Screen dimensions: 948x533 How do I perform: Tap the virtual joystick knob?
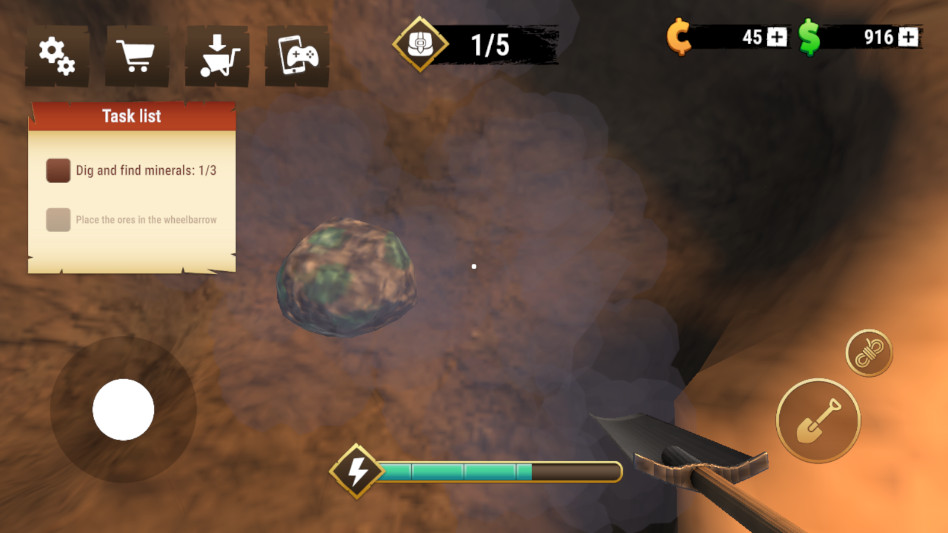(123, 409)
